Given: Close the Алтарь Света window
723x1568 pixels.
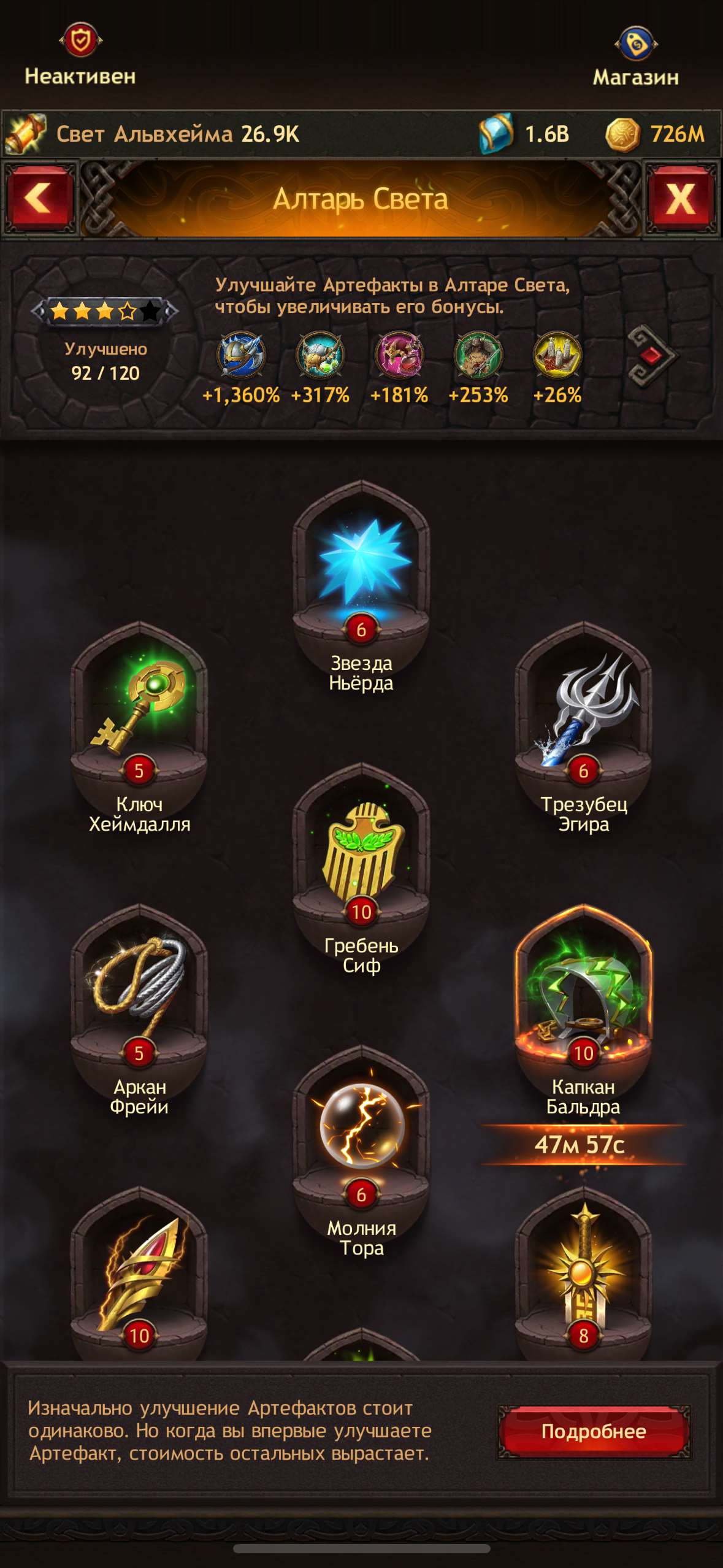Looking at the screenshot, I should pyautogui.click(x=681, y=199).
